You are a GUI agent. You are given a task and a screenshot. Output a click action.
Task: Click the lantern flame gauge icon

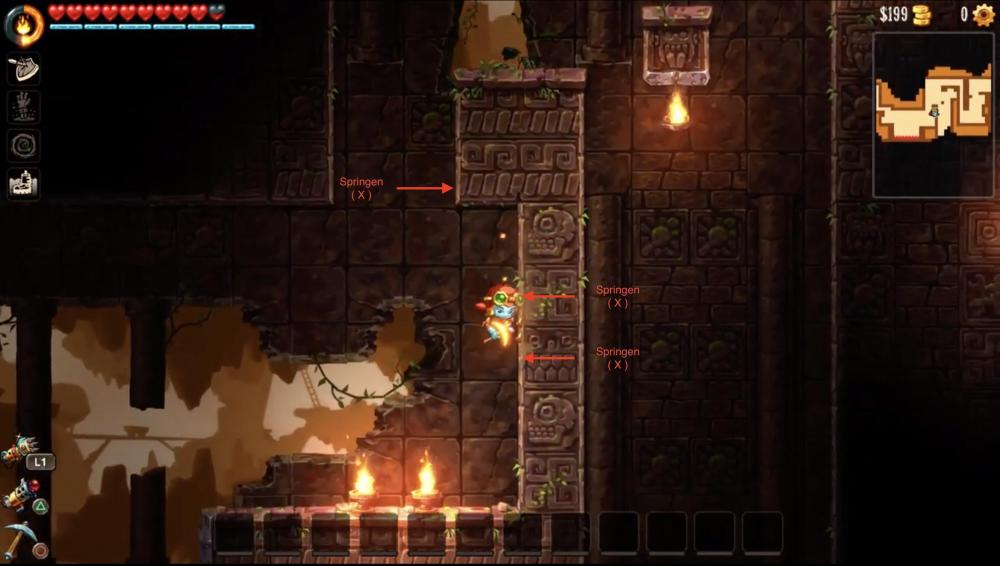click(x=24, y=24)
